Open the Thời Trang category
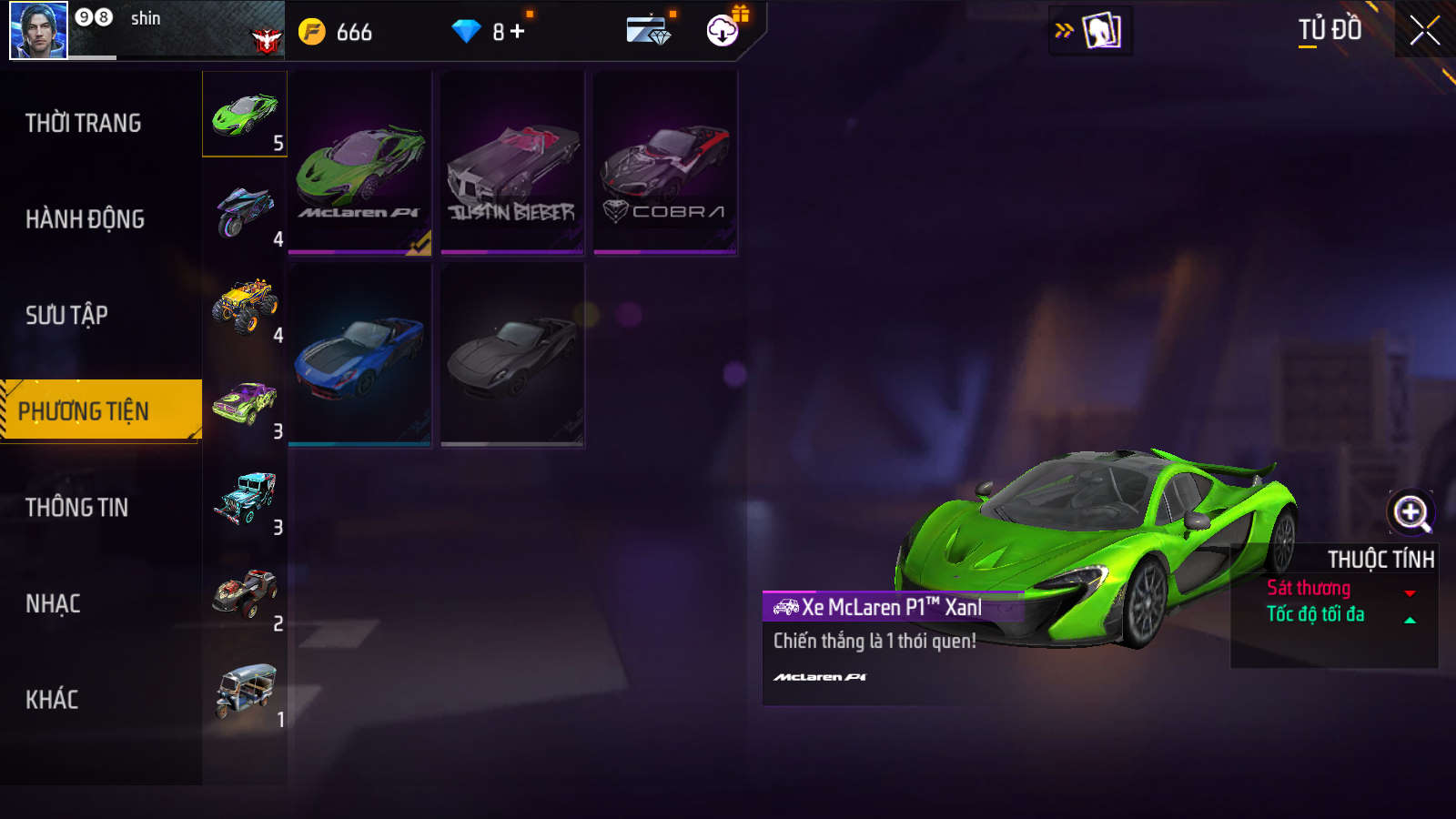1456x819 pixels. click(x=84, y=123)
